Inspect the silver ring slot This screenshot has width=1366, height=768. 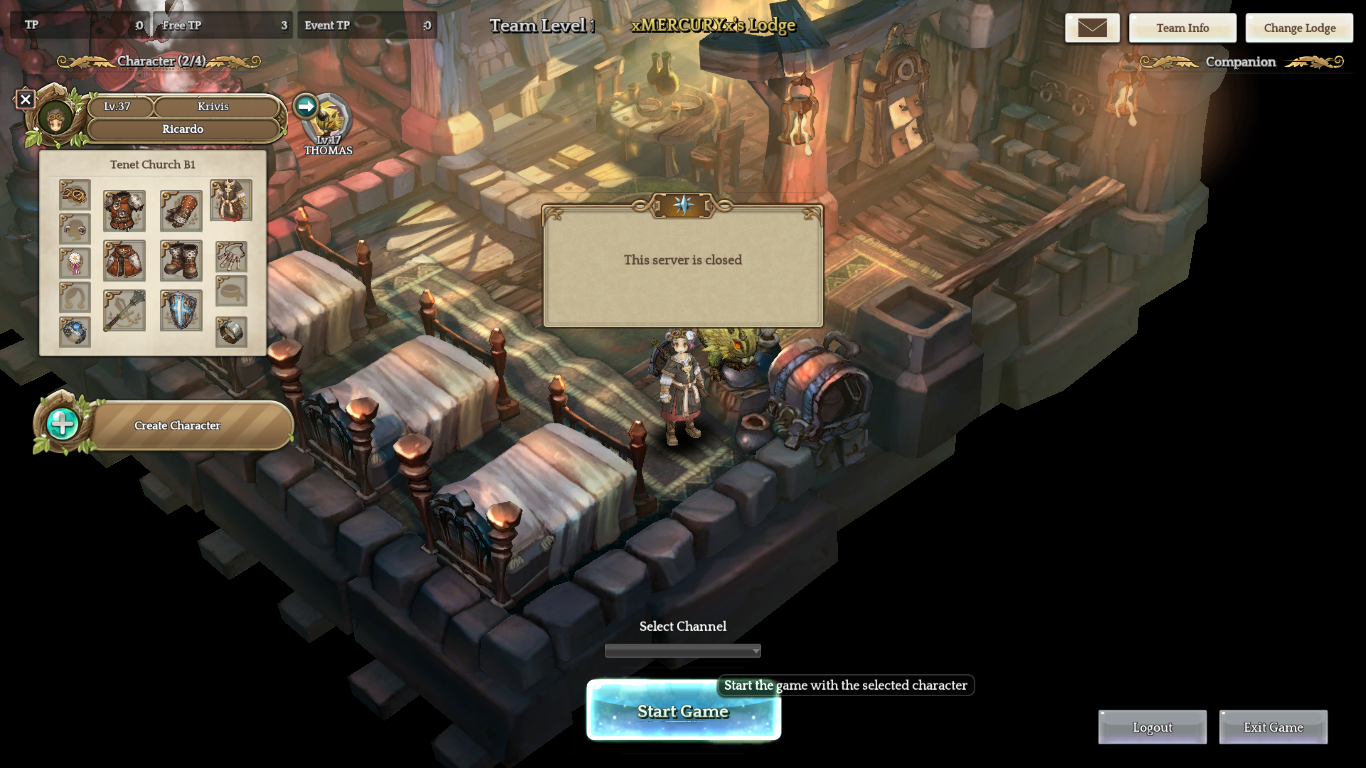[231, 332]
